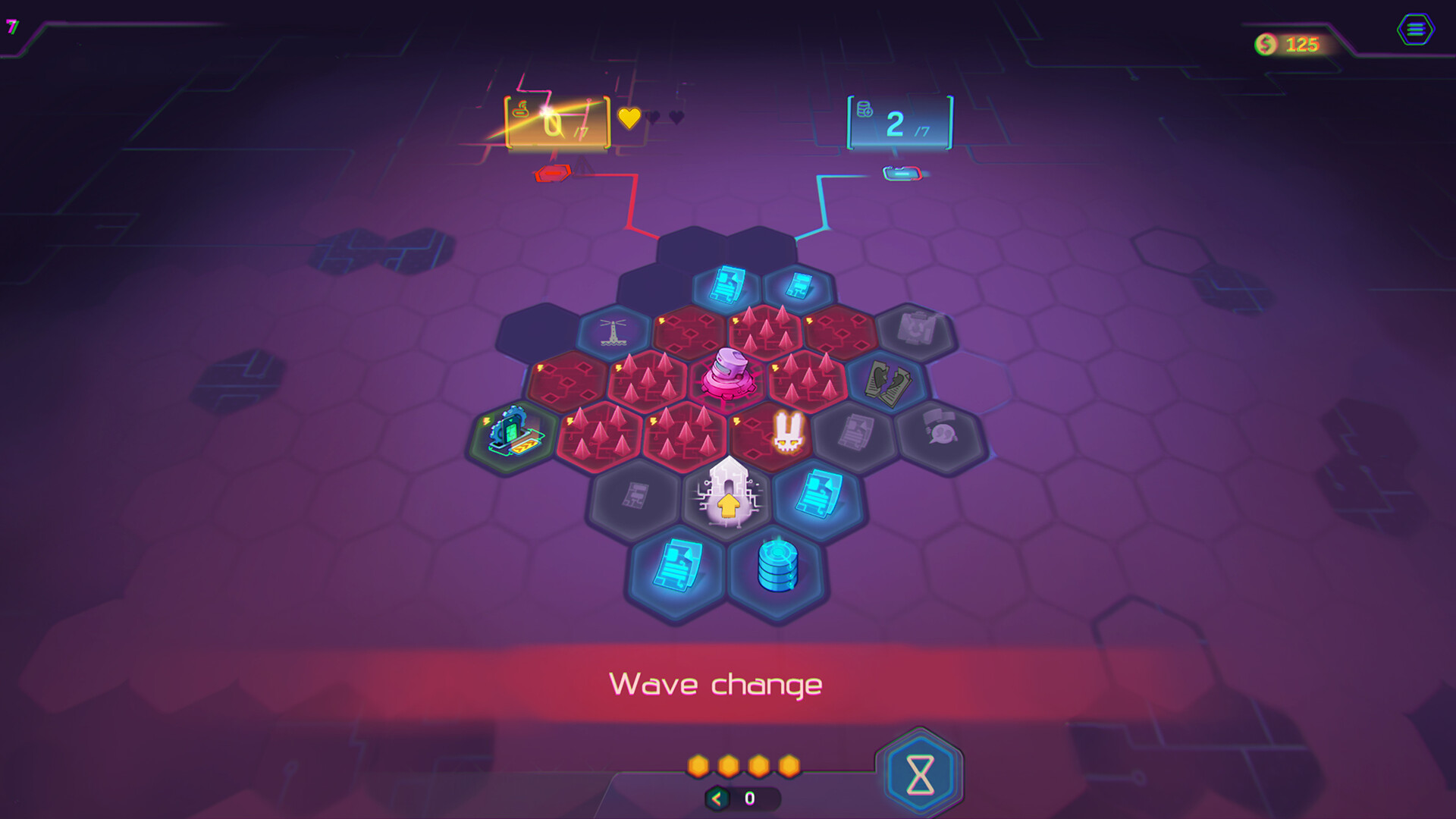This screenshot has height=819, width=1456.
Task: Toggle the blue battery indicator
Action: coord(902,172)
